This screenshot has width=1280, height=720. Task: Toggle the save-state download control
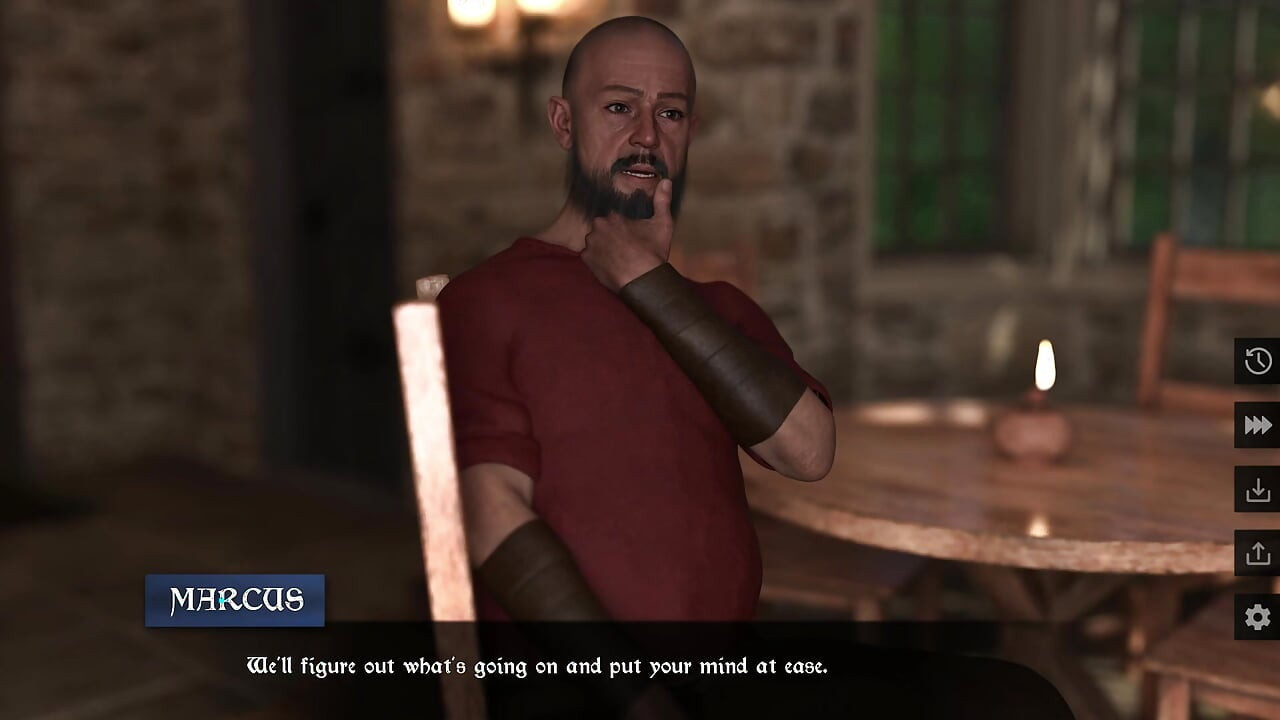[1259, 490]
